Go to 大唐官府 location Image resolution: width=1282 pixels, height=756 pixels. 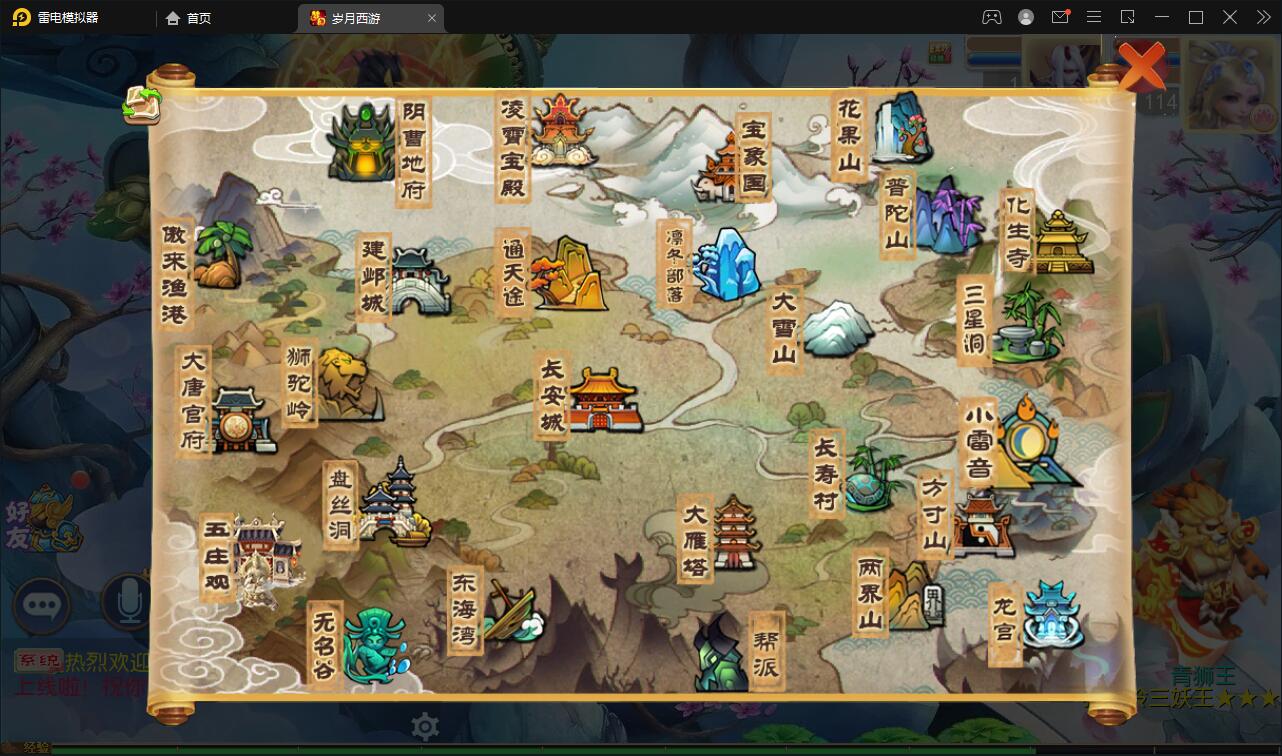tap(238, 420)
